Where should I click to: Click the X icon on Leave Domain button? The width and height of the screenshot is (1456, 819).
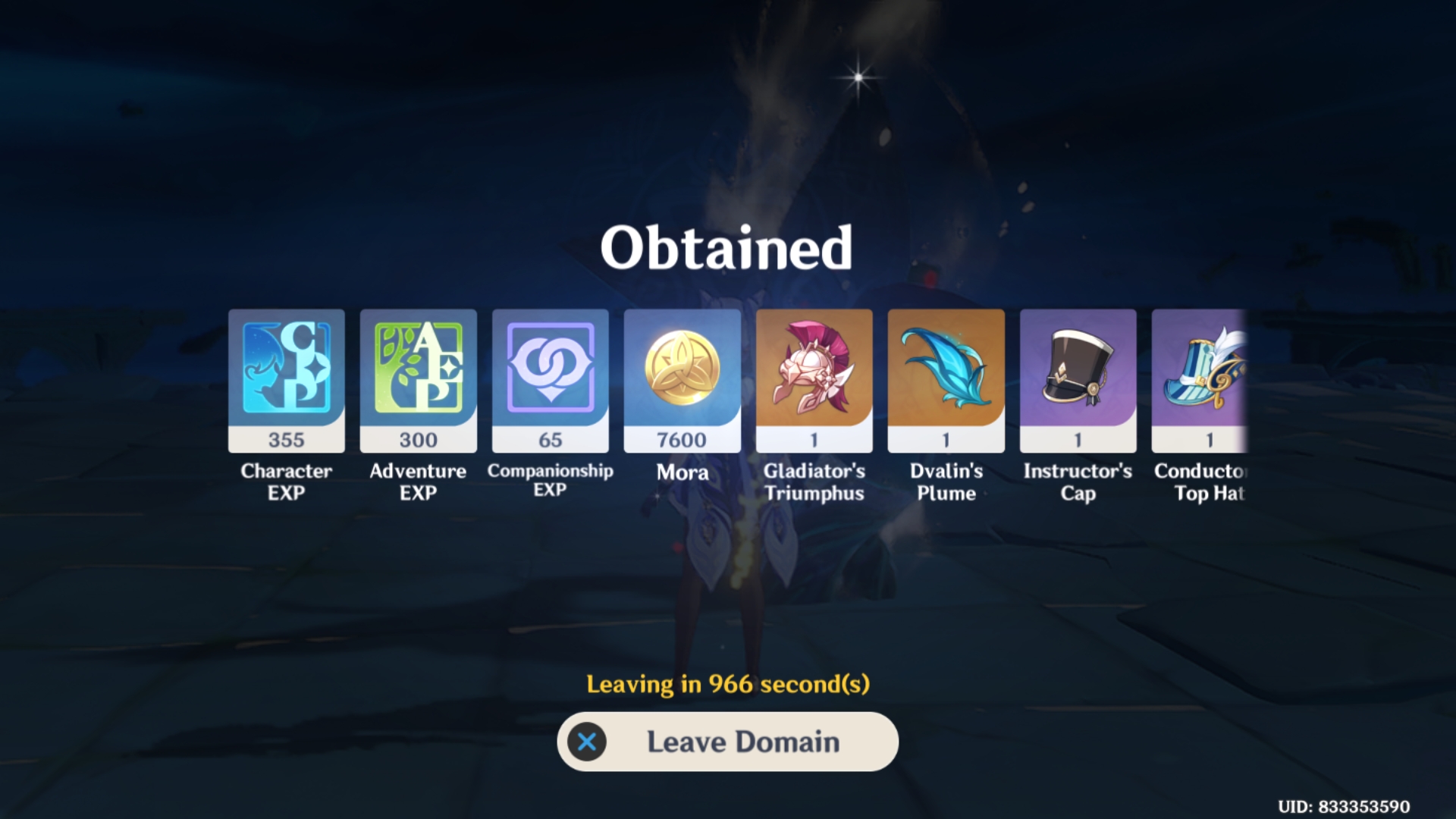coord(588,742)
